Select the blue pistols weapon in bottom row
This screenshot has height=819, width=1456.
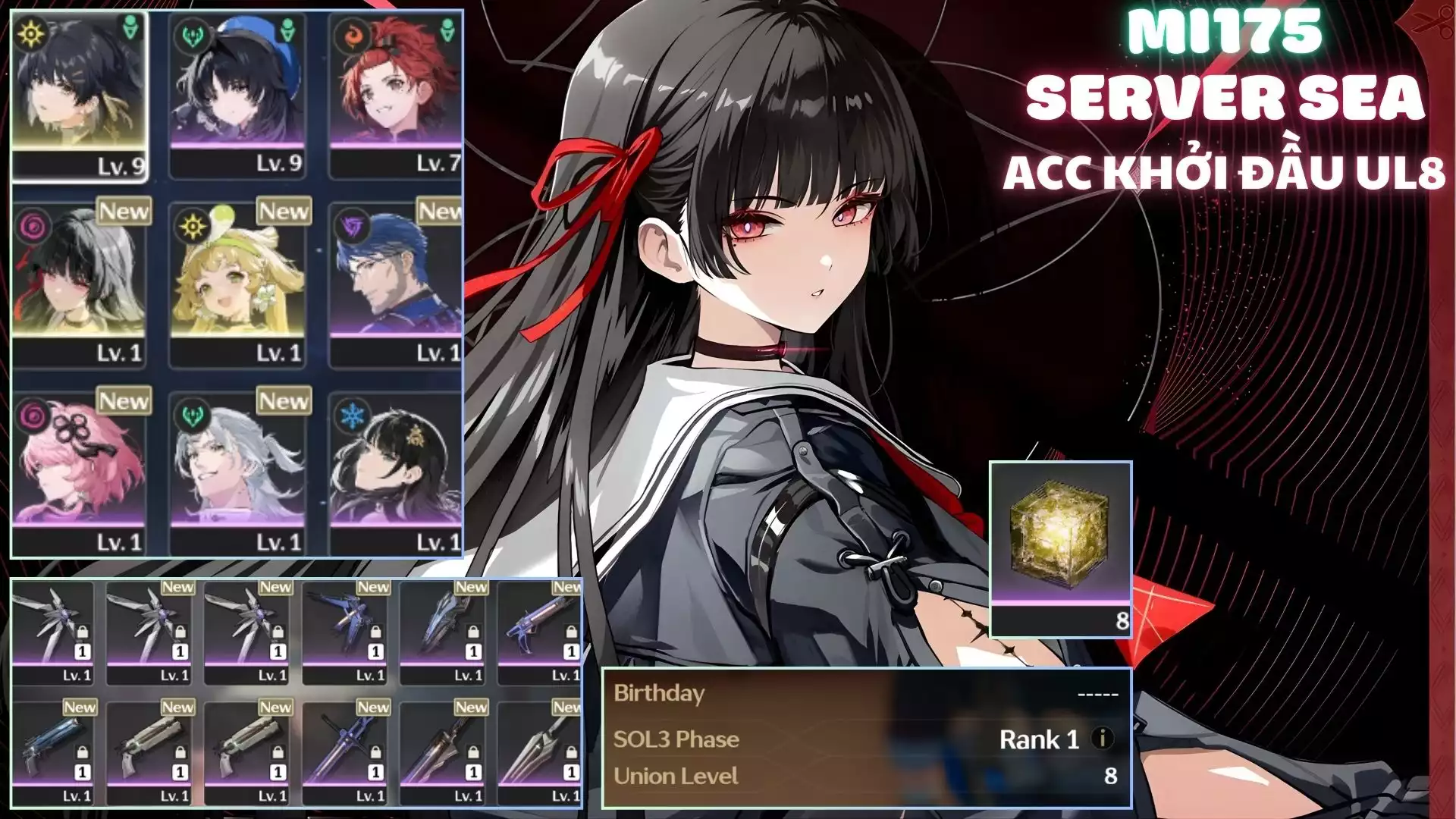point(53,752)
